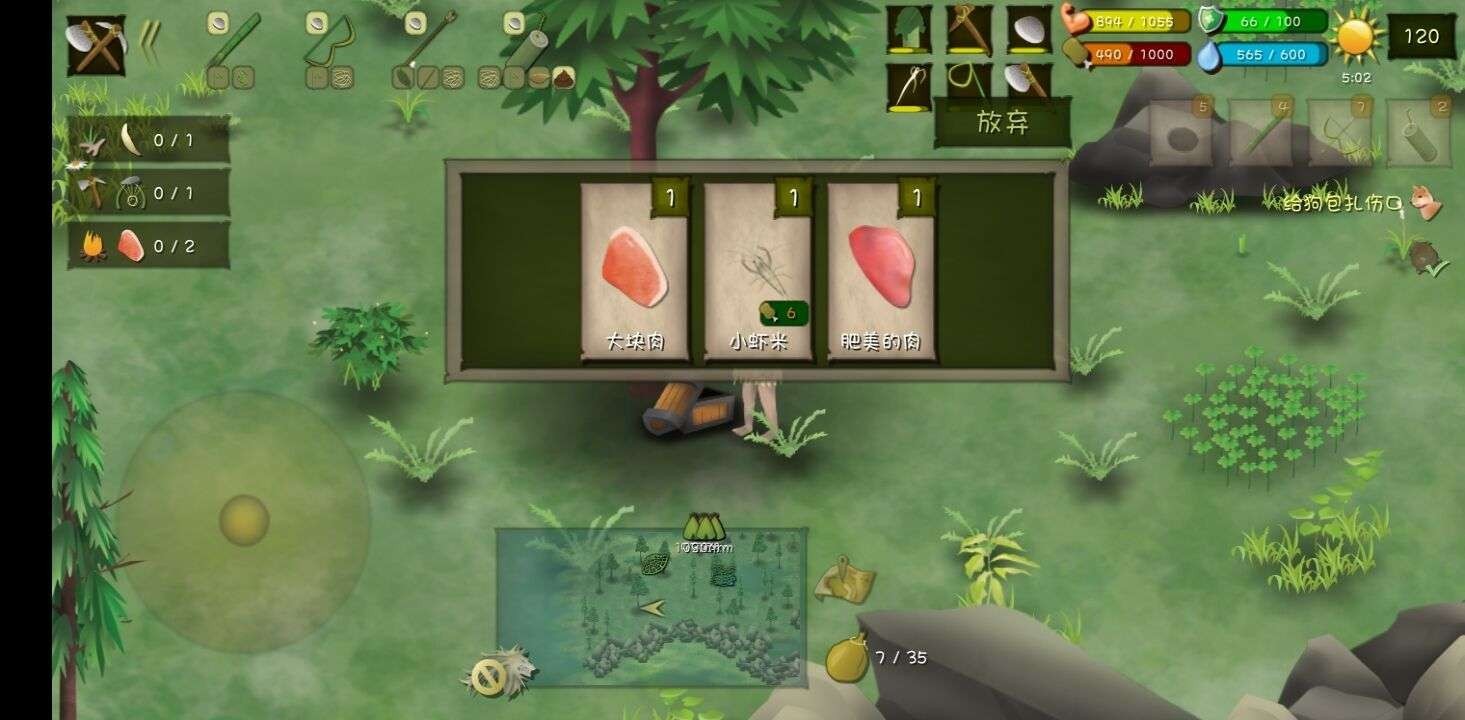Open the crossed axe and pickaxe crafting menu
Viewport: 1465px width, 720px height.
coord(96,45)
